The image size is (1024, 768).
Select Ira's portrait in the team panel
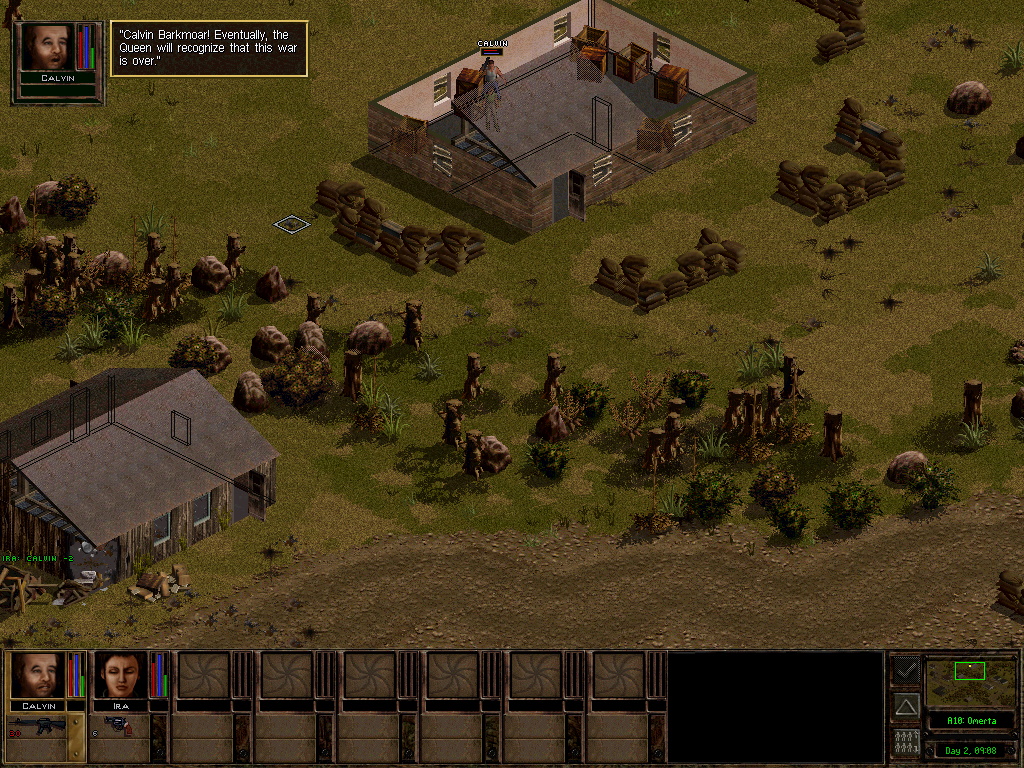click(x=121, y=674)
